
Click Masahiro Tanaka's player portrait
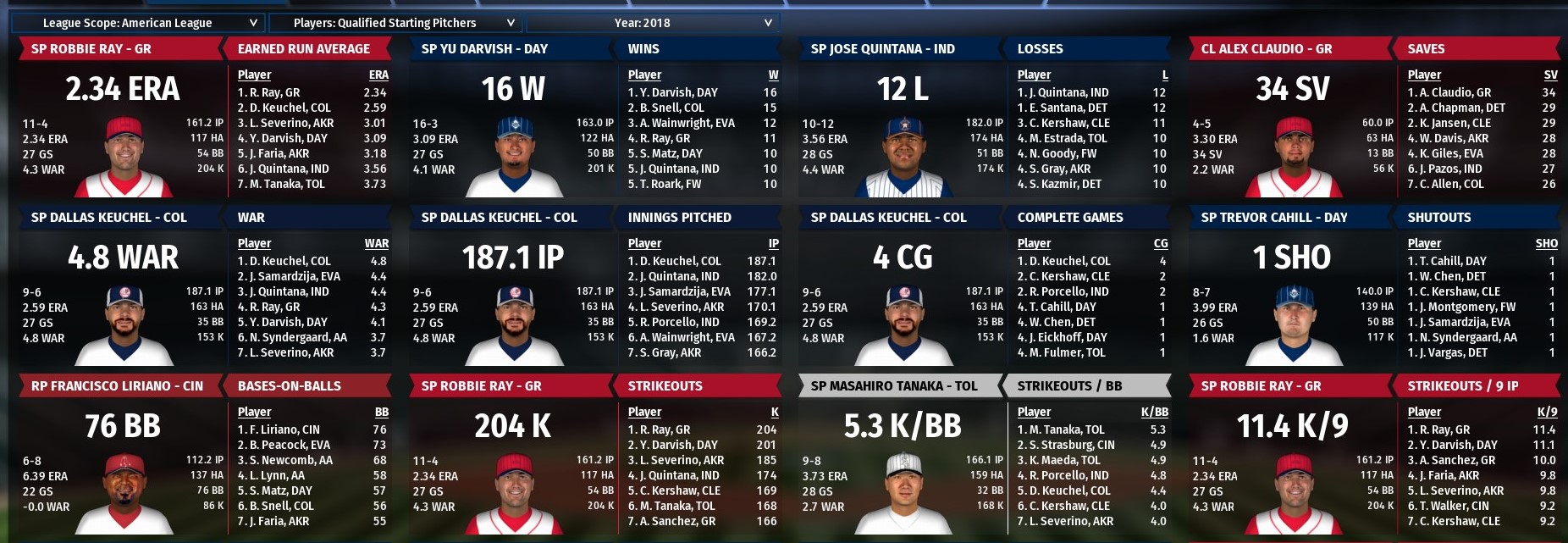tap(903, 491)
